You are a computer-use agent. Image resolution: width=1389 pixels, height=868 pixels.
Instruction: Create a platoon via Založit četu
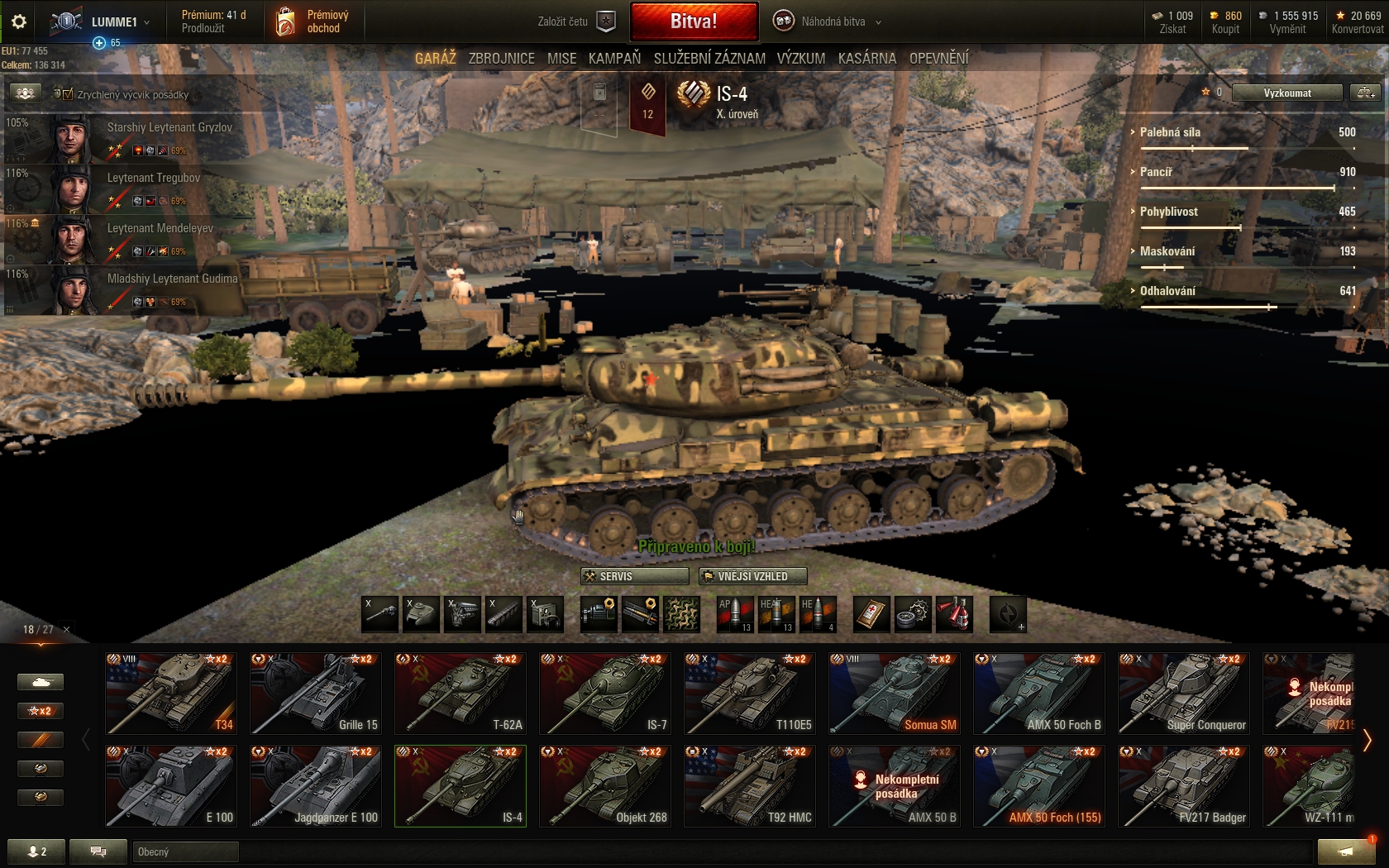point(576,21)
